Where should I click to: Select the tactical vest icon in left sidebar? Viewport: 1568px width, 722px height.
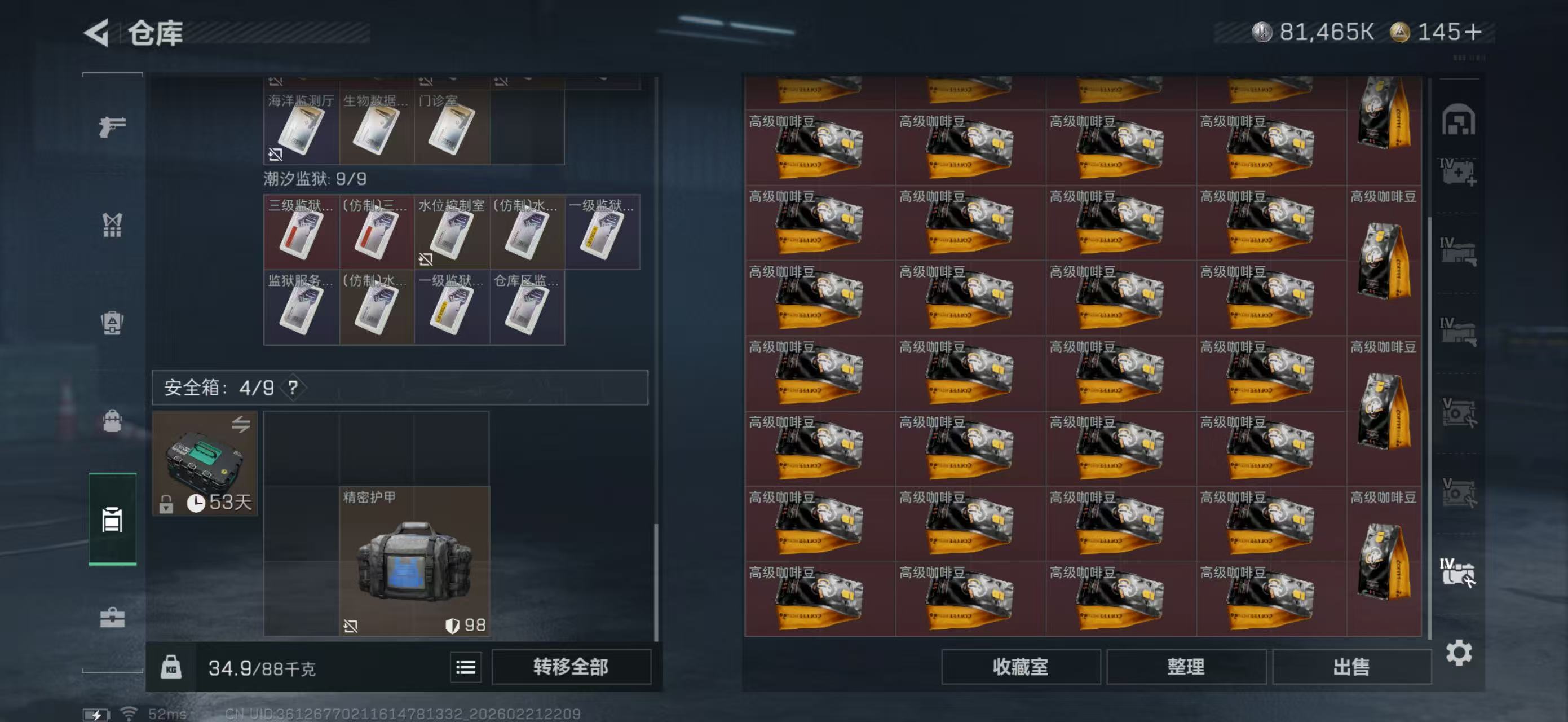112,225
